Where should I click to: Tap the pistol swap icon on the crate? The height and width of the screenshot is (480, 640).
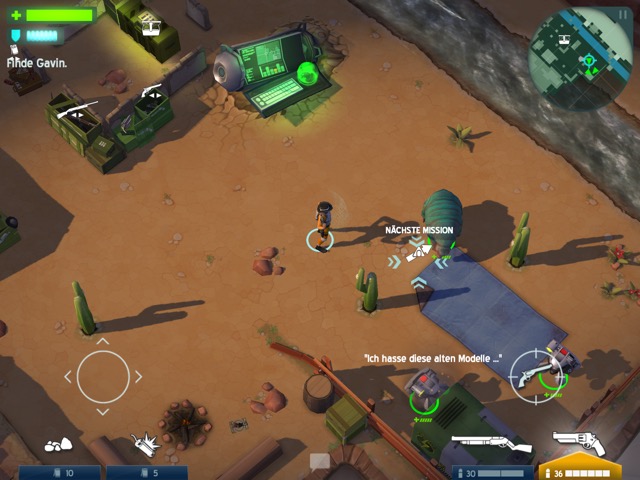tap(153, 95)
